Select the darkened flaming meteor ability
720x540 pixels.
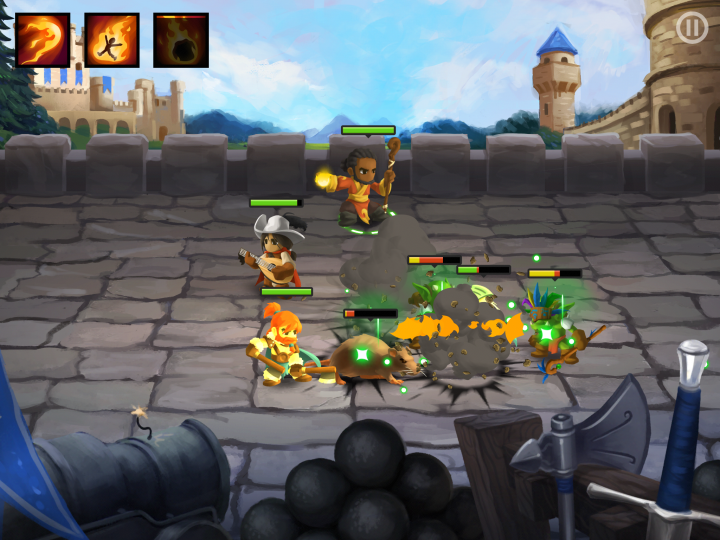pos(181,40)
